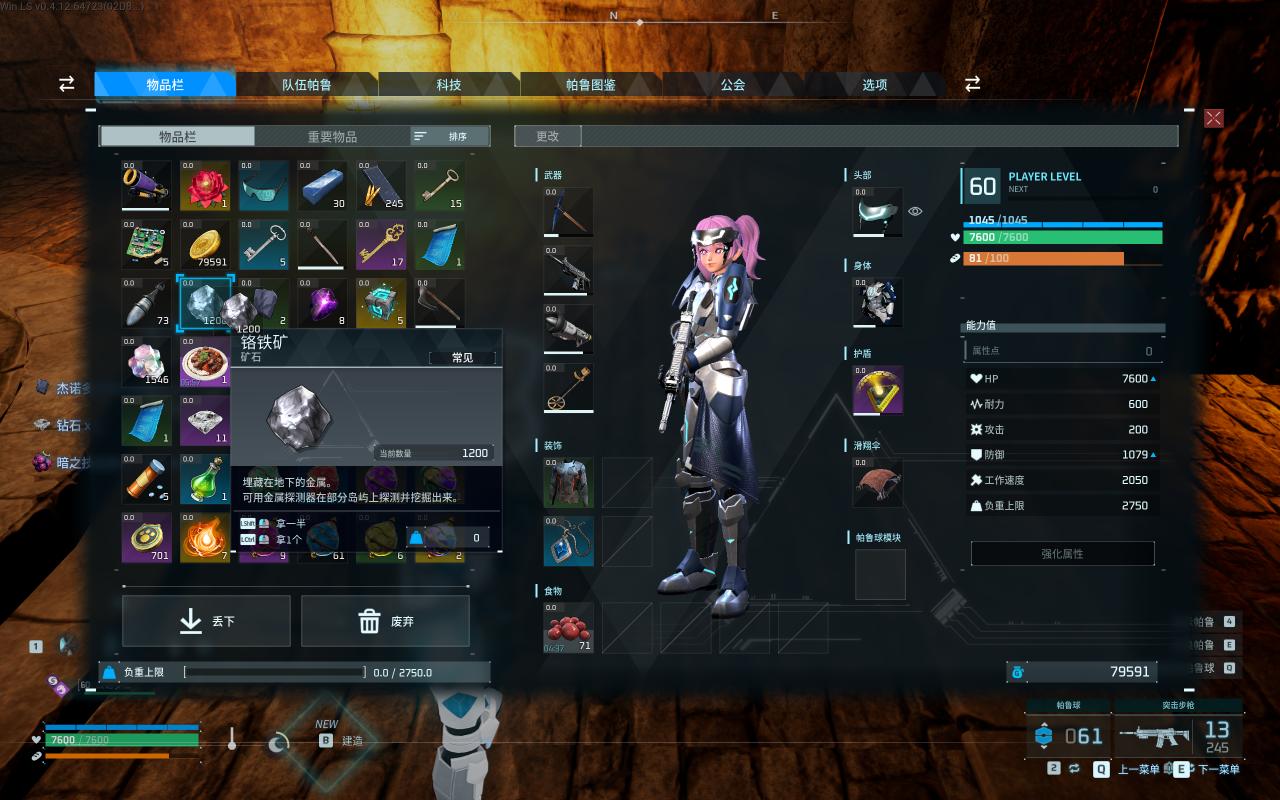Open the 选项 tab
This screenshot has width=1280, height=800.
click(875, 85)
